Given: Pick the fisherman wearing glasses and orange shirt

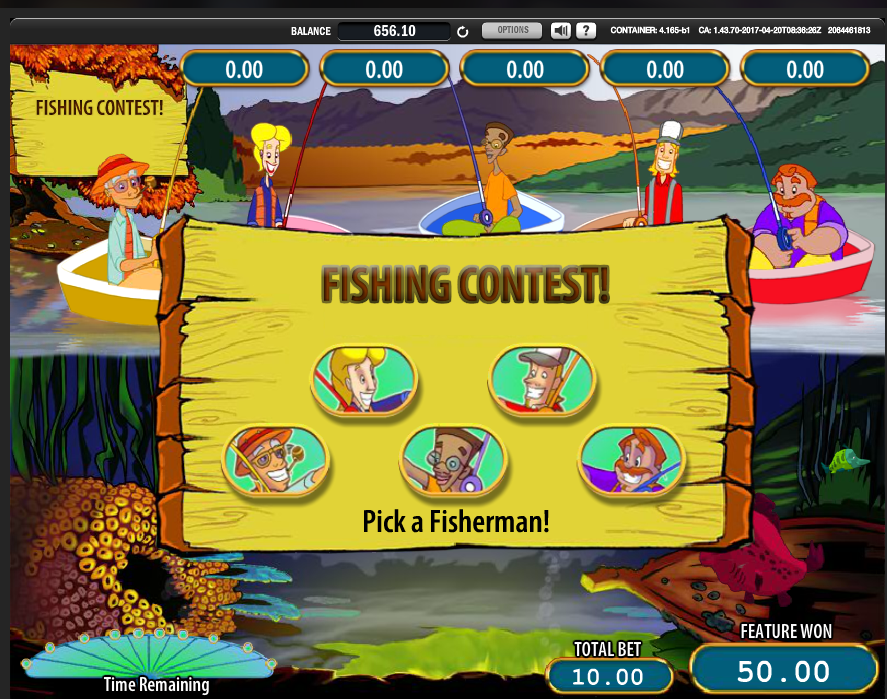Looking at the screenshot, I should click(453, 461).
